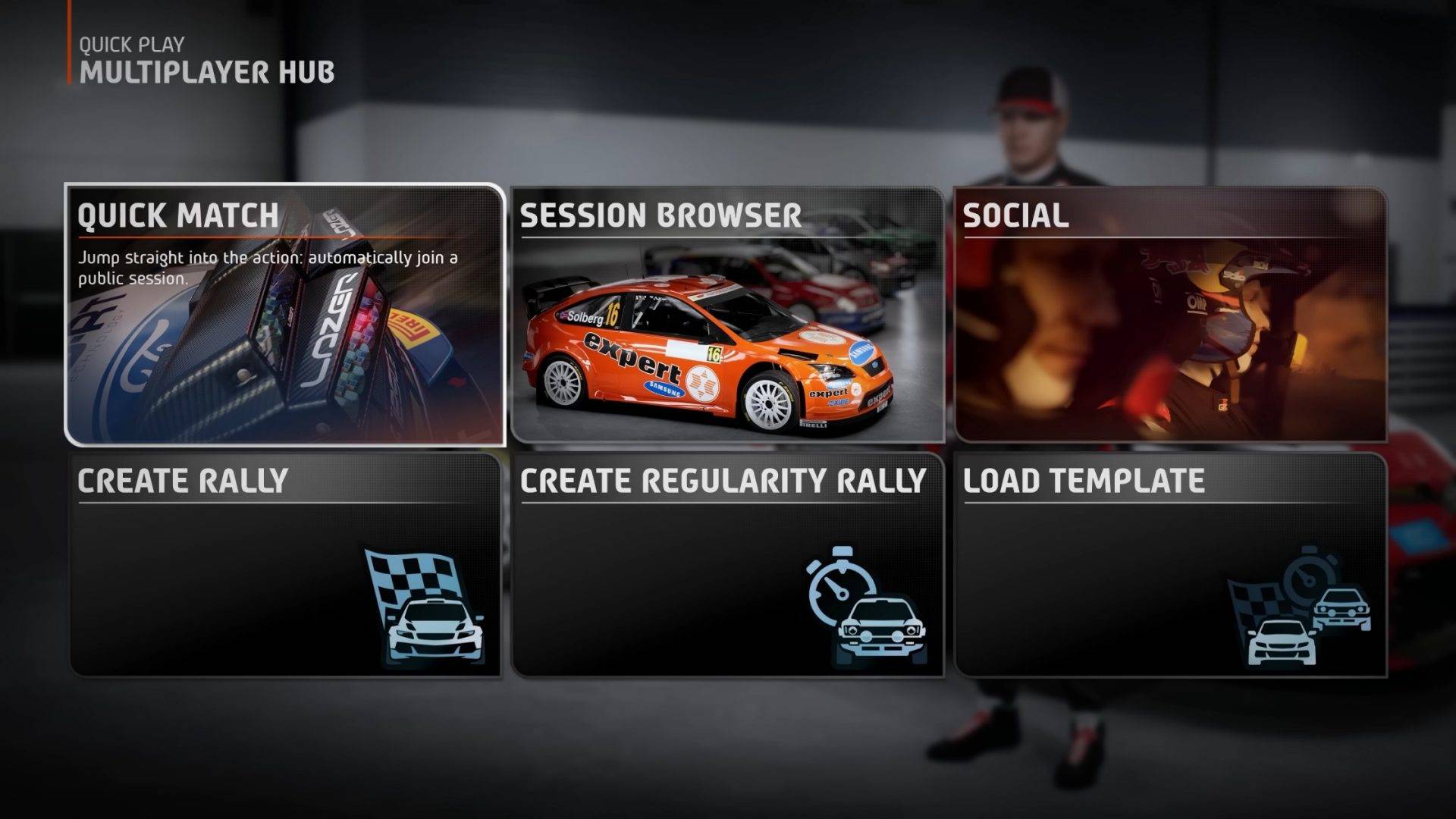Select Create Regularity Rally

[728, 564]
